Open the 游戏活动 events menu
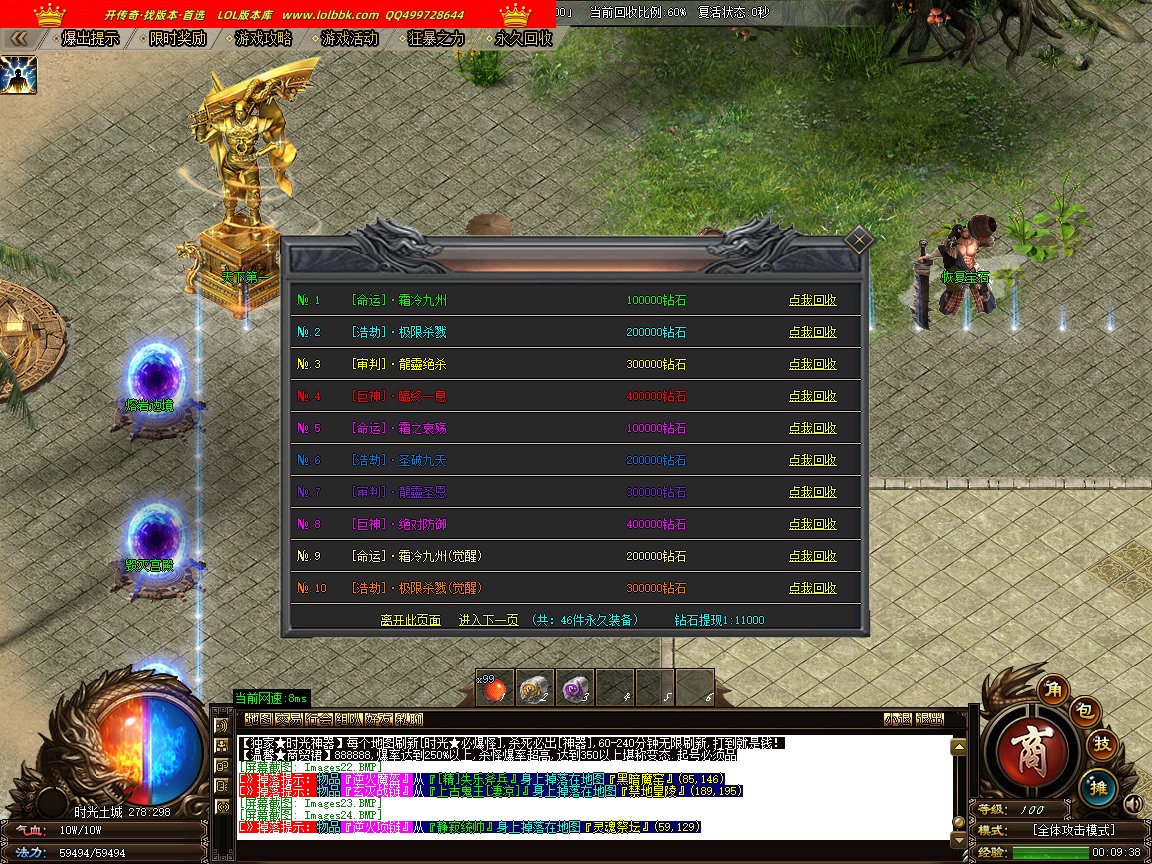 pyautogui.click(x=350, y=39)
